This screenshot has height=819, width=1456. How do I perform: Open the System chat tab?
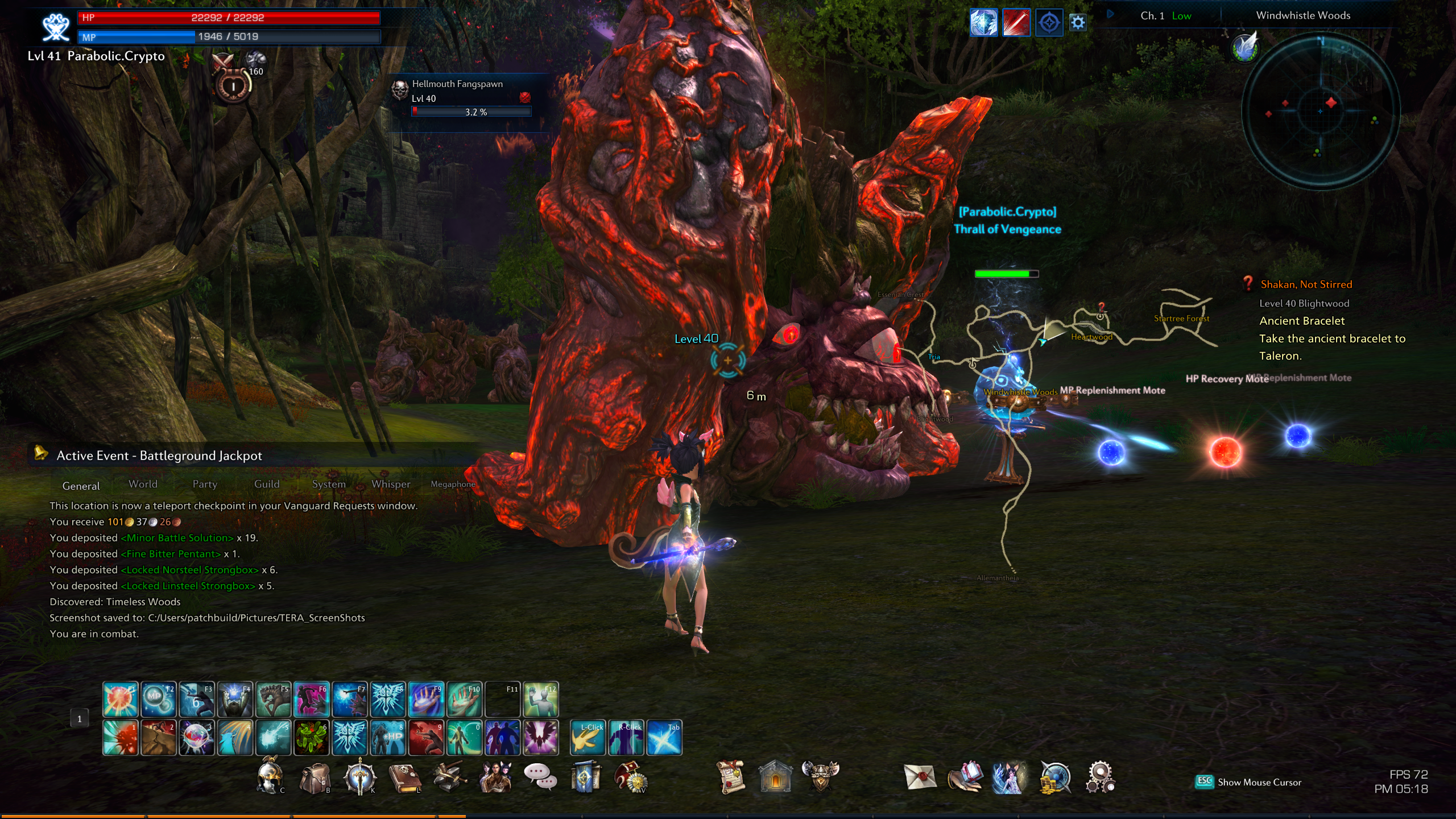[x=329, y=484]
